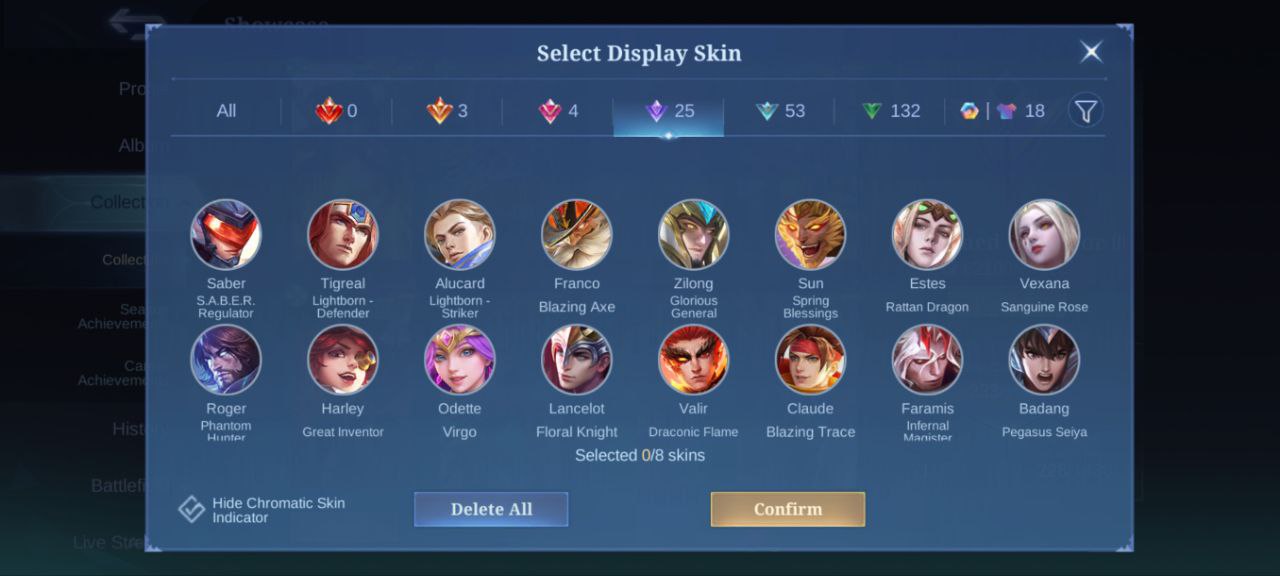Confirm the skin selection
The width and height of the screenshot is (1280, 576).
coord(787,509)
